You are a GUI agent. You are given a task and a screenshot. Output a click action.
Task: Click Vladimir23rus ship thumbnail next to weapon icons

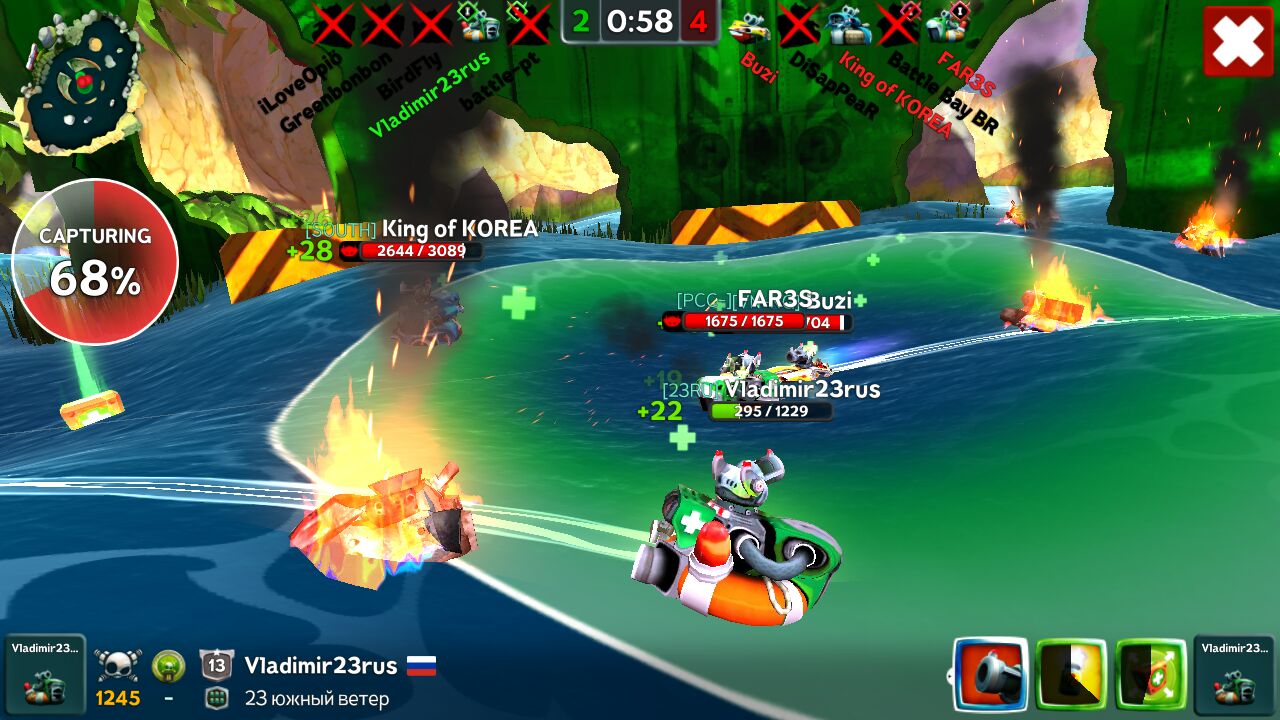coord(1234,674)
